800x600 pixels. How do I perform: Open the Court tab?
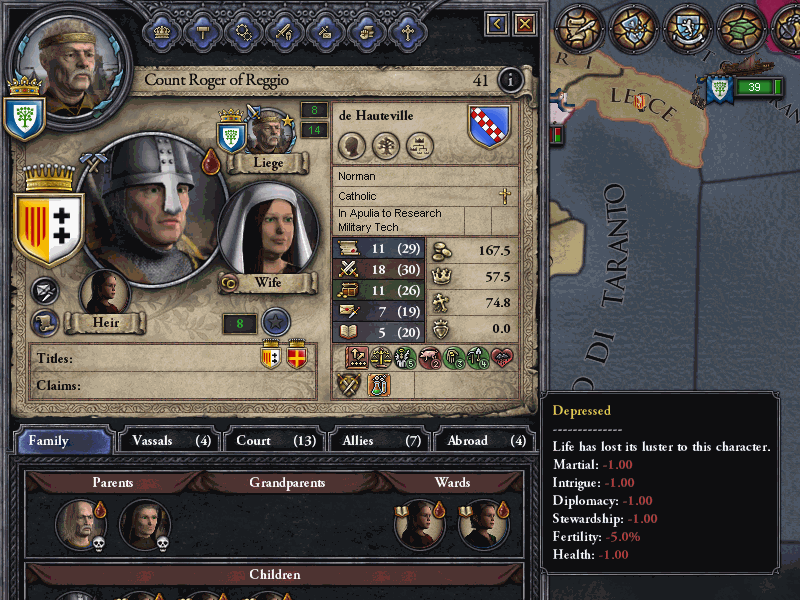point(273,440)
